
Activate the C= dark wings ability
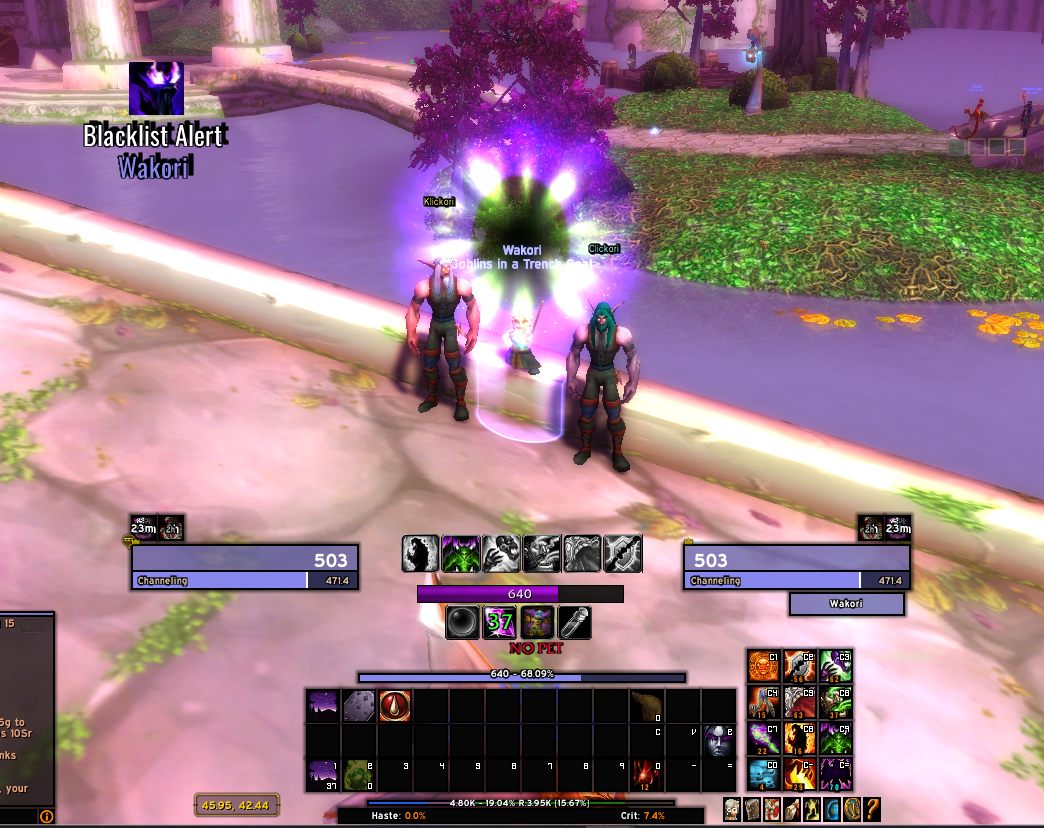(x=836, y=774)
